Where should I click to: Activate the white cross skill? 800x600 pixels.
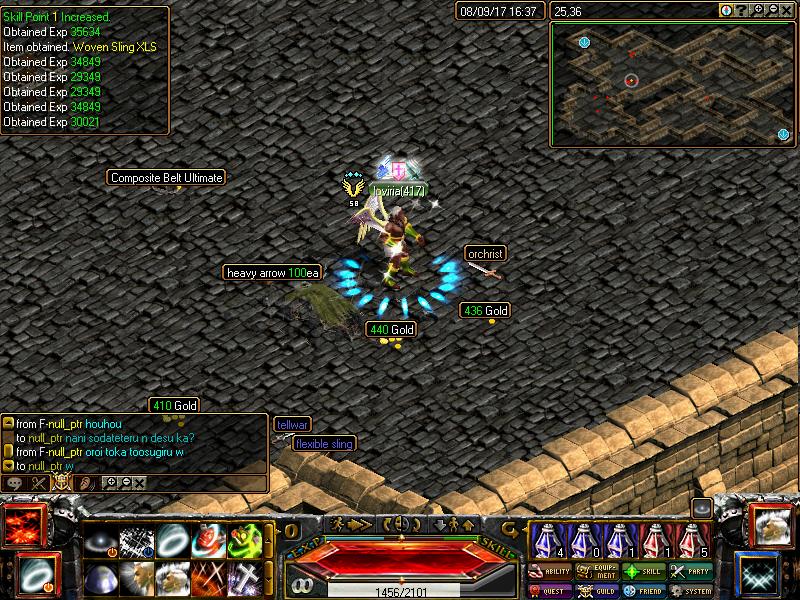click(x=246, y=578)
